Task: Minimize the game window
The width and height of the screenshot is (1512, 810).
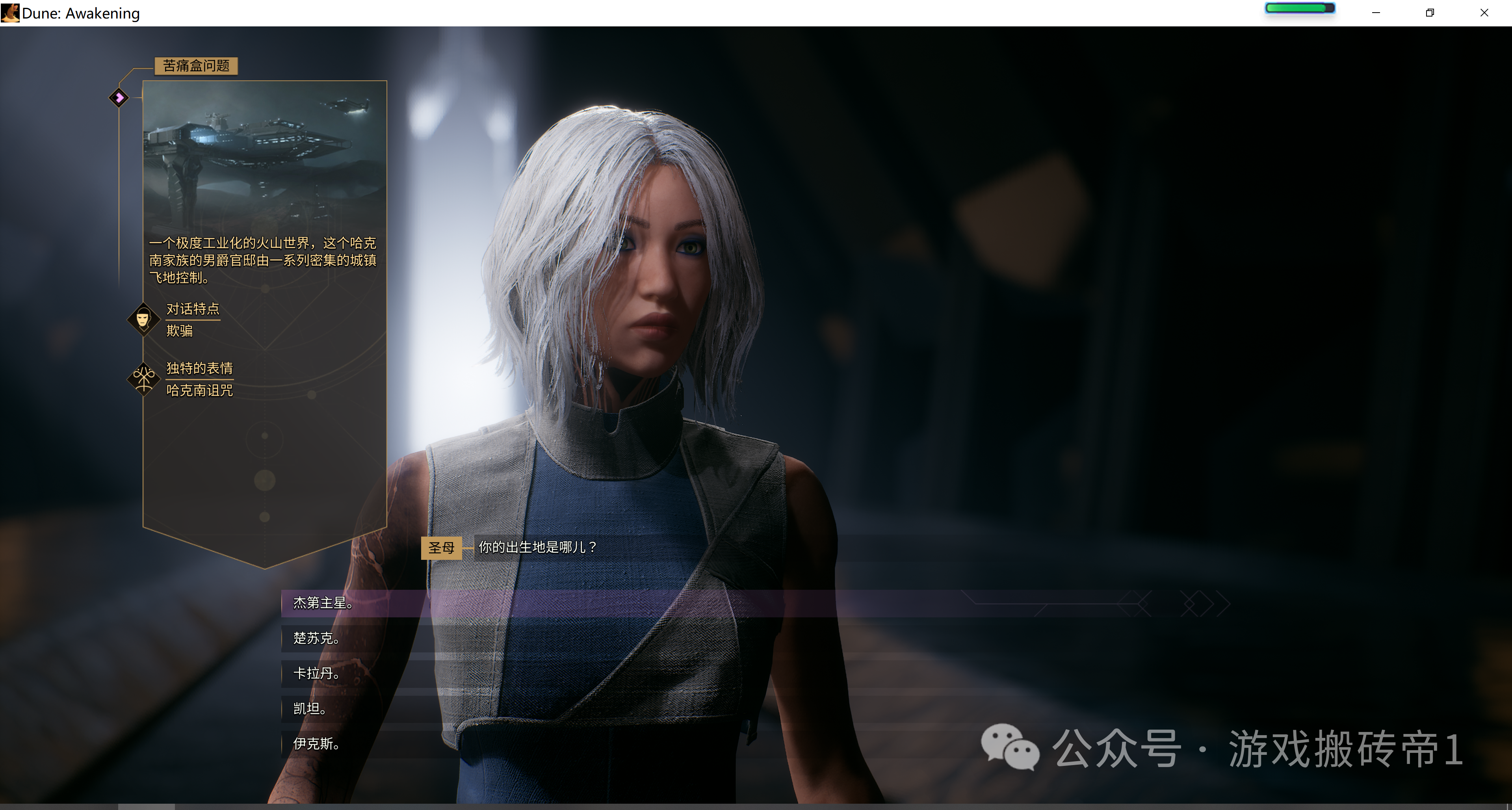Action: tap(1376, 13)
